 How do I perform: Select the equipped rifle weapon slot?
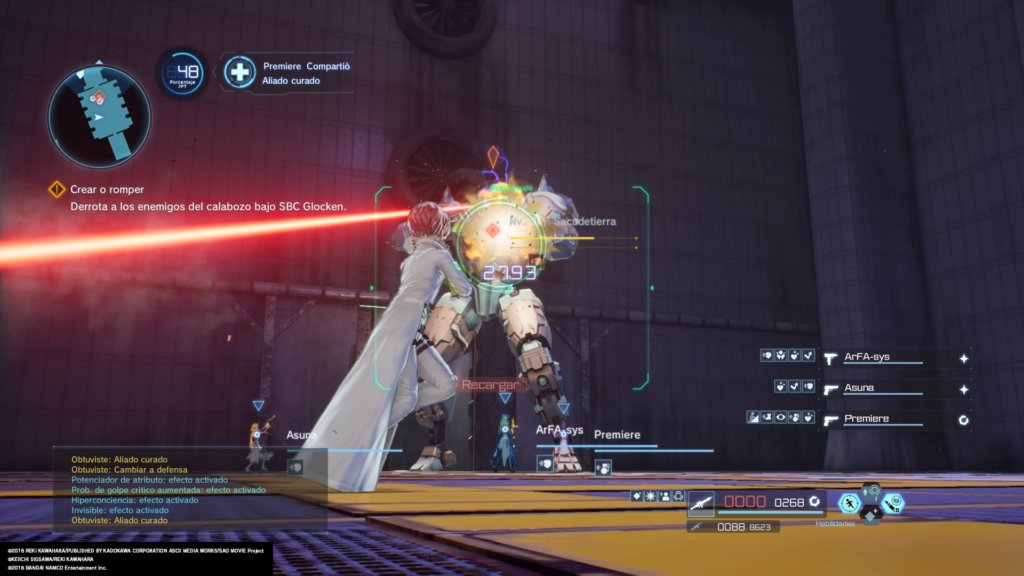pos(700,502)
